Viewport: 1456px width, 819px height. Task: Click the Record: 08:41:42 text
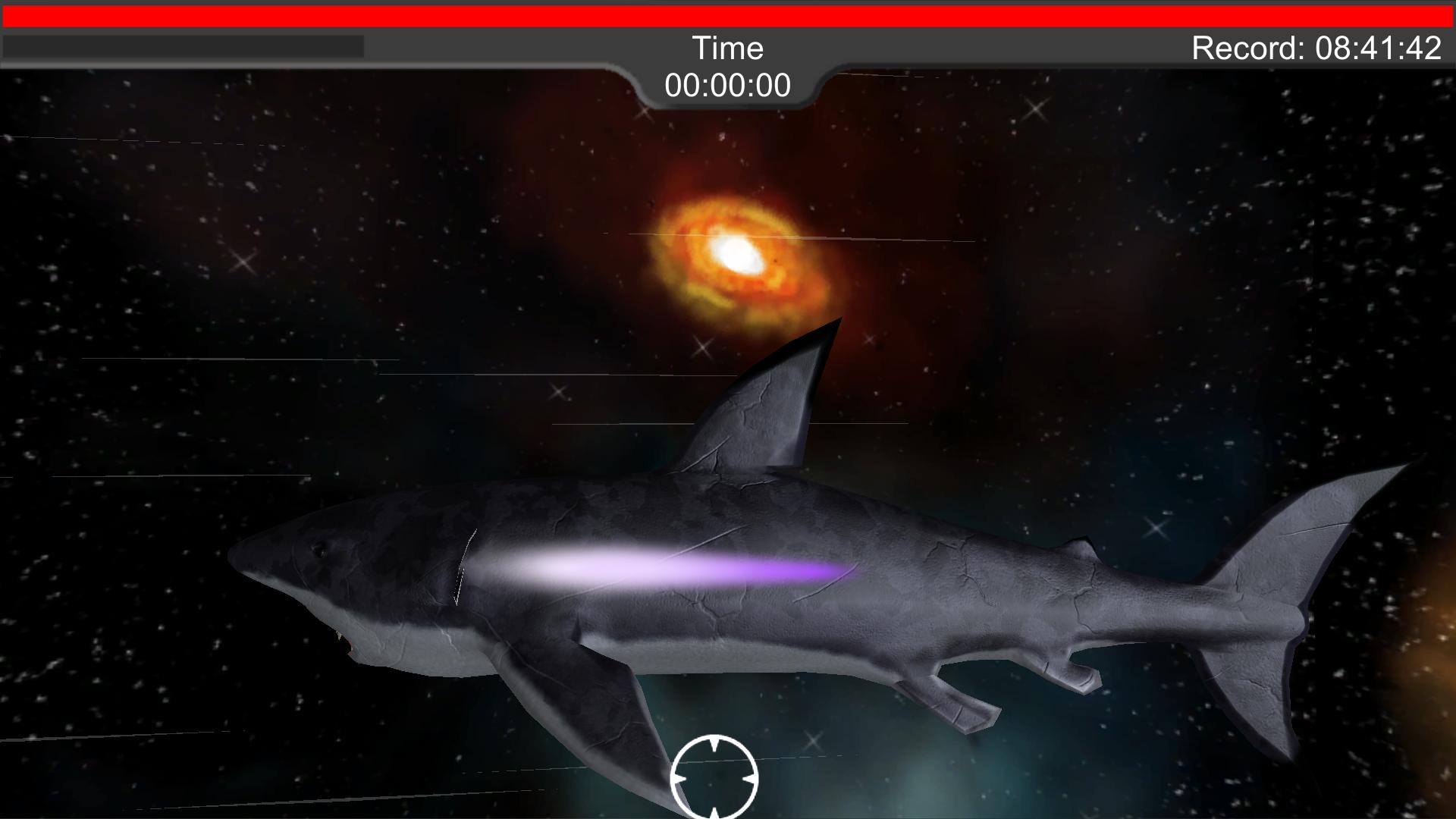coord(1317,47)
